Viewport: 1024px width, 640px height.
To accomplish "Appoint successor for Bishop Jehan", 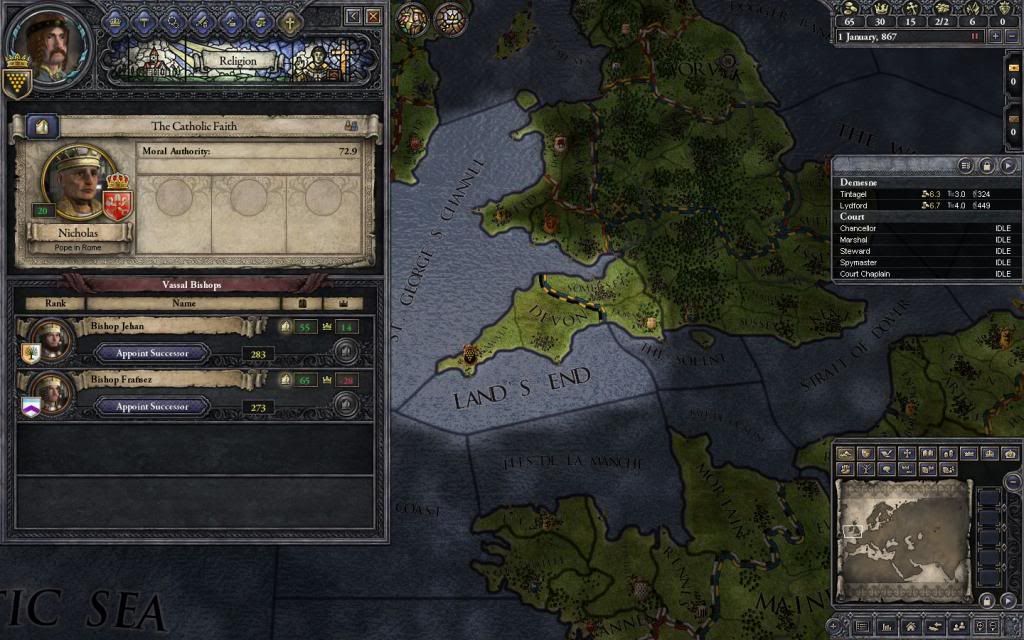I will coord(153,353).
